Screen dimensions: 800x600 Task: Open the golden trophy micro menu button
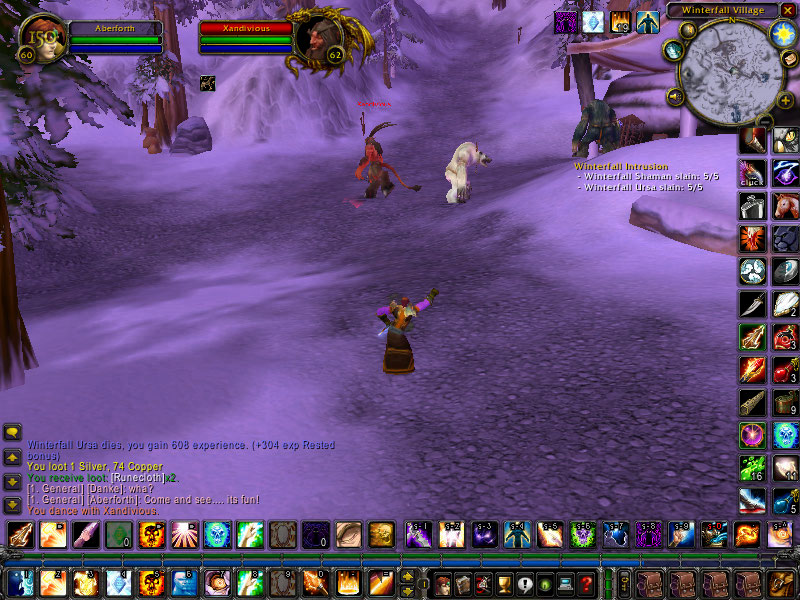coord(505,583)
